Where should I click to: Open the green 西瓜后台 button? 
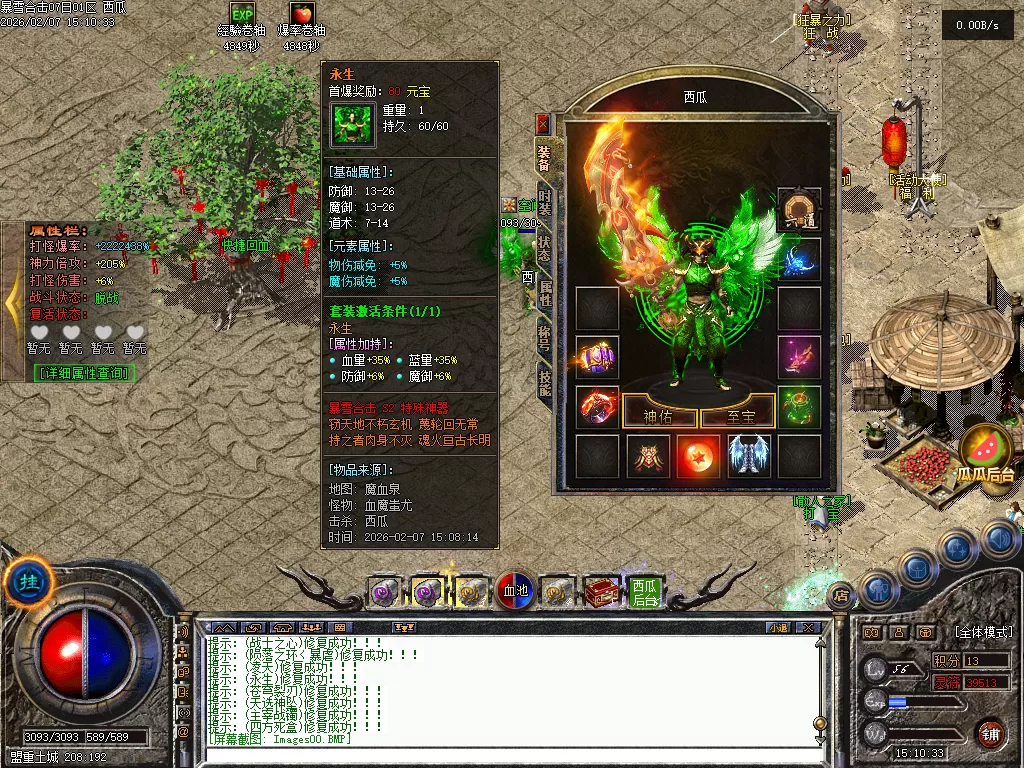645,592
